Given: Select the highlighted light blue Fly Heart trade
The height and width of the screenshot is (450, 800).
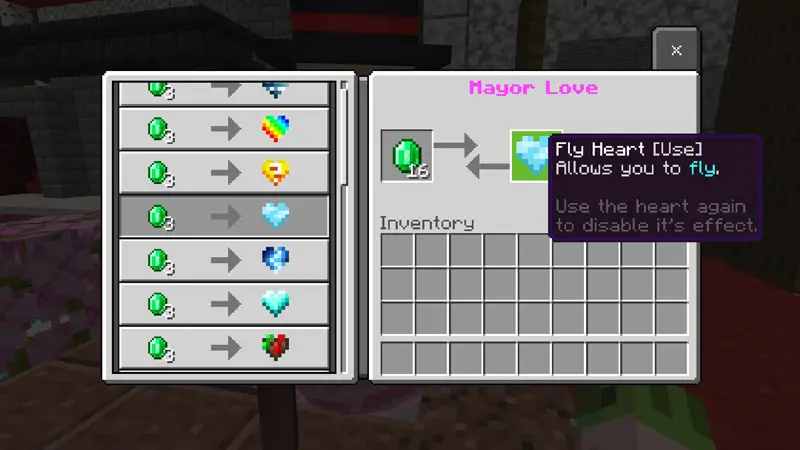Looking at the screenshot, I should click(x=224, y=215).
